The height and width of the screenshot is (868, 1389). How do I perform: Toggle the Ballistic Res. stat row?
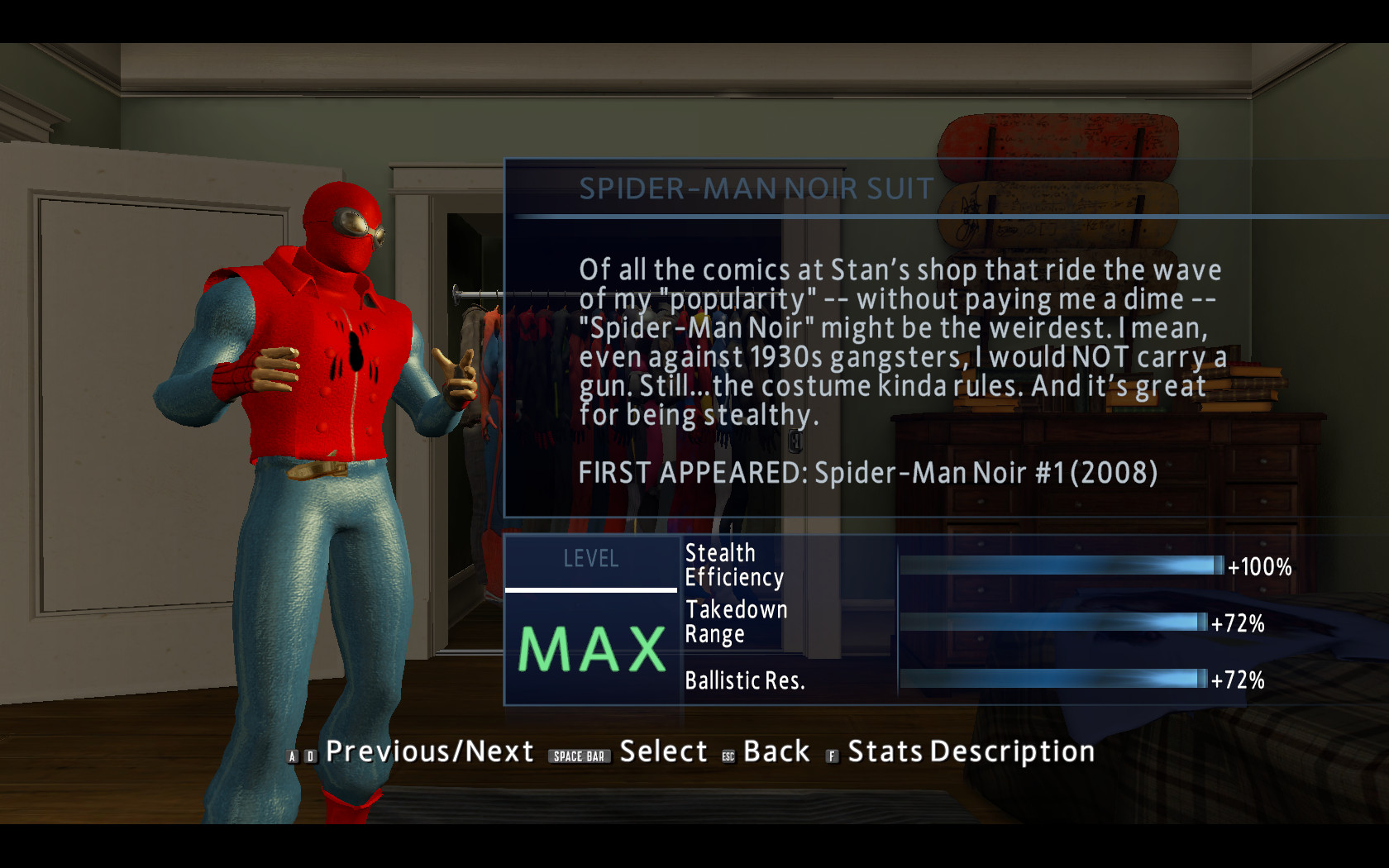pos(746,680)
